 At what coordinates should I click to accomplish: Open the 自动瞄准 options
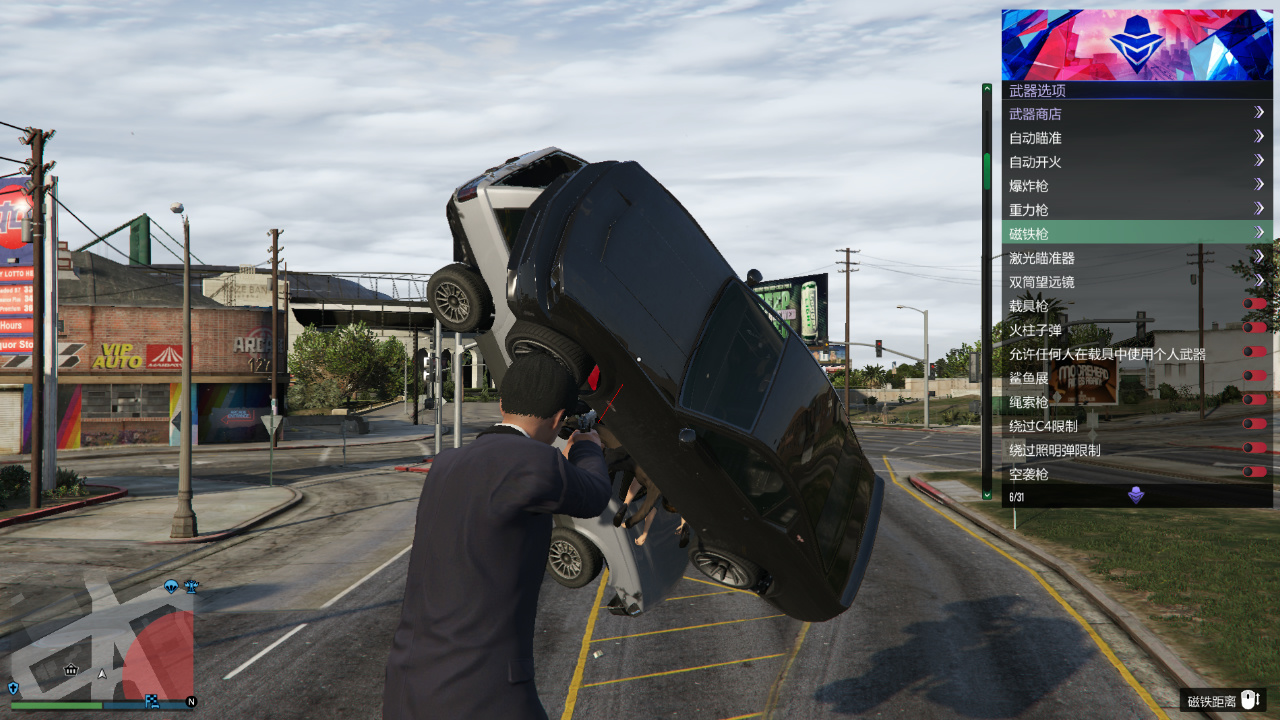tap(1136, 138)
